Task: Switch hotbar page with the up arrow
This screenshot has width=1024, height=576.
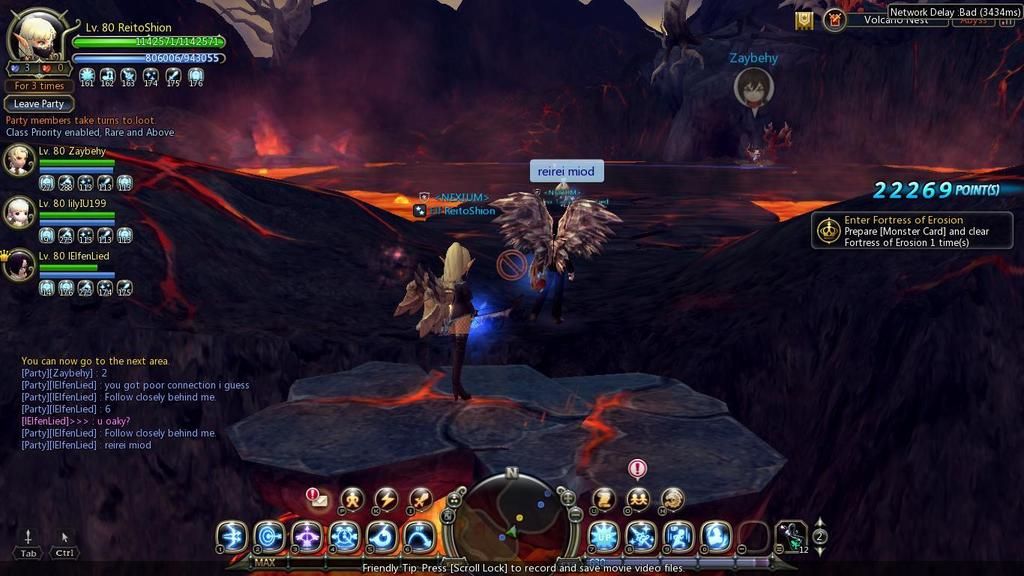Action: [x=820, y=522]
